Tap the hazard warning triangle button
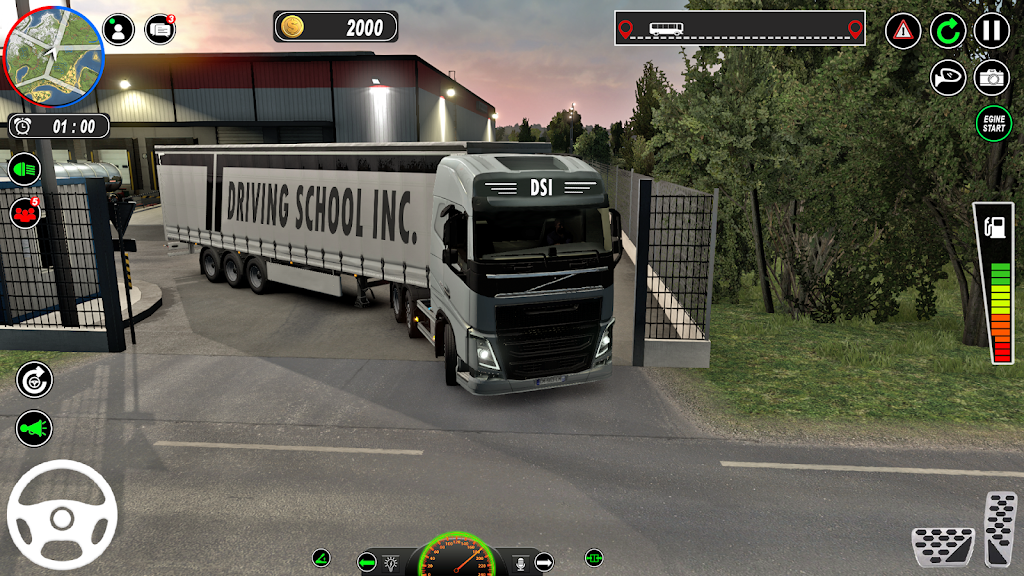 pyautogui.click(x=903, y=30)
